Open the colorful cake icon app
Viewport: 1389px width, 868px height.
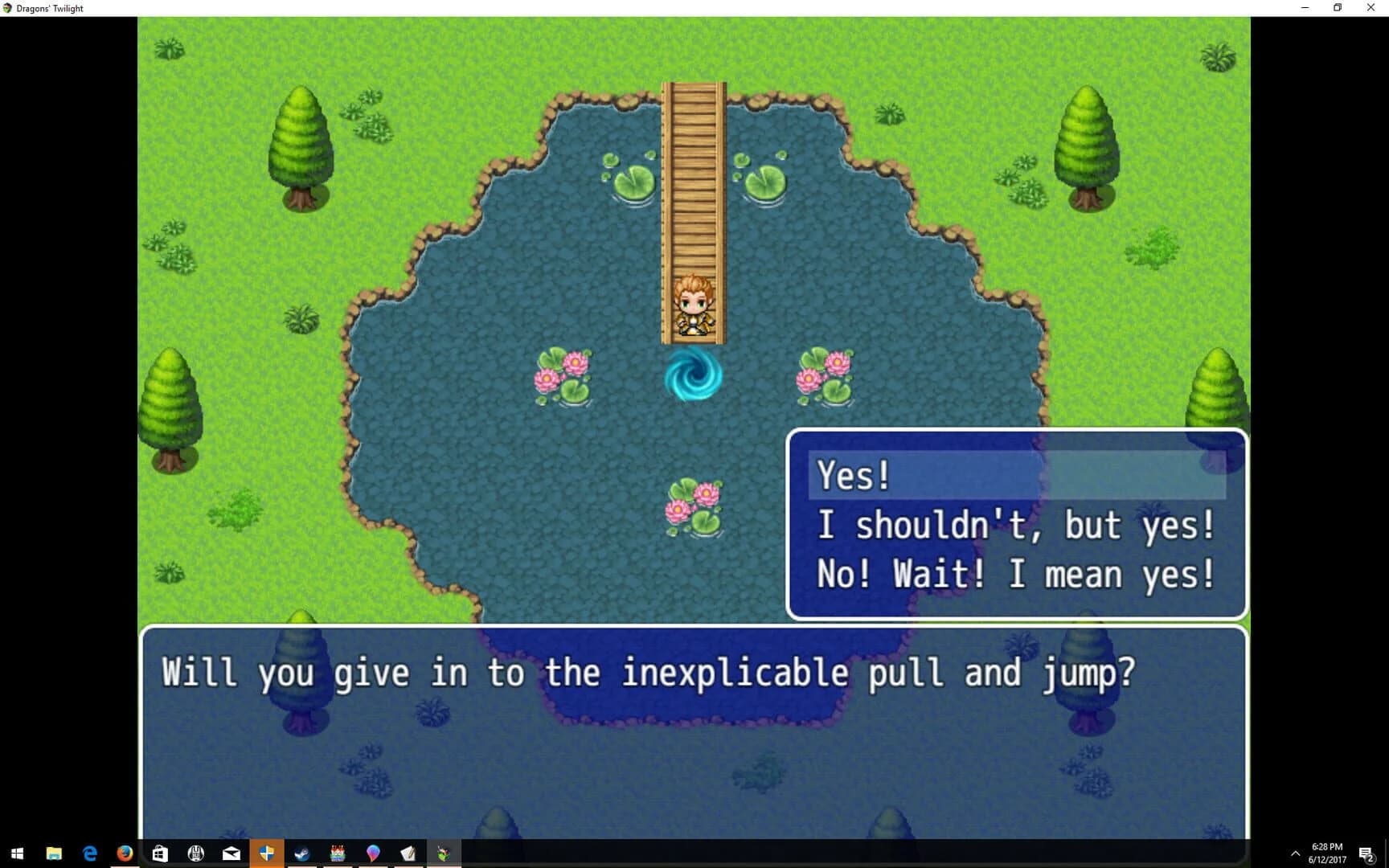[x=338, y=854]
